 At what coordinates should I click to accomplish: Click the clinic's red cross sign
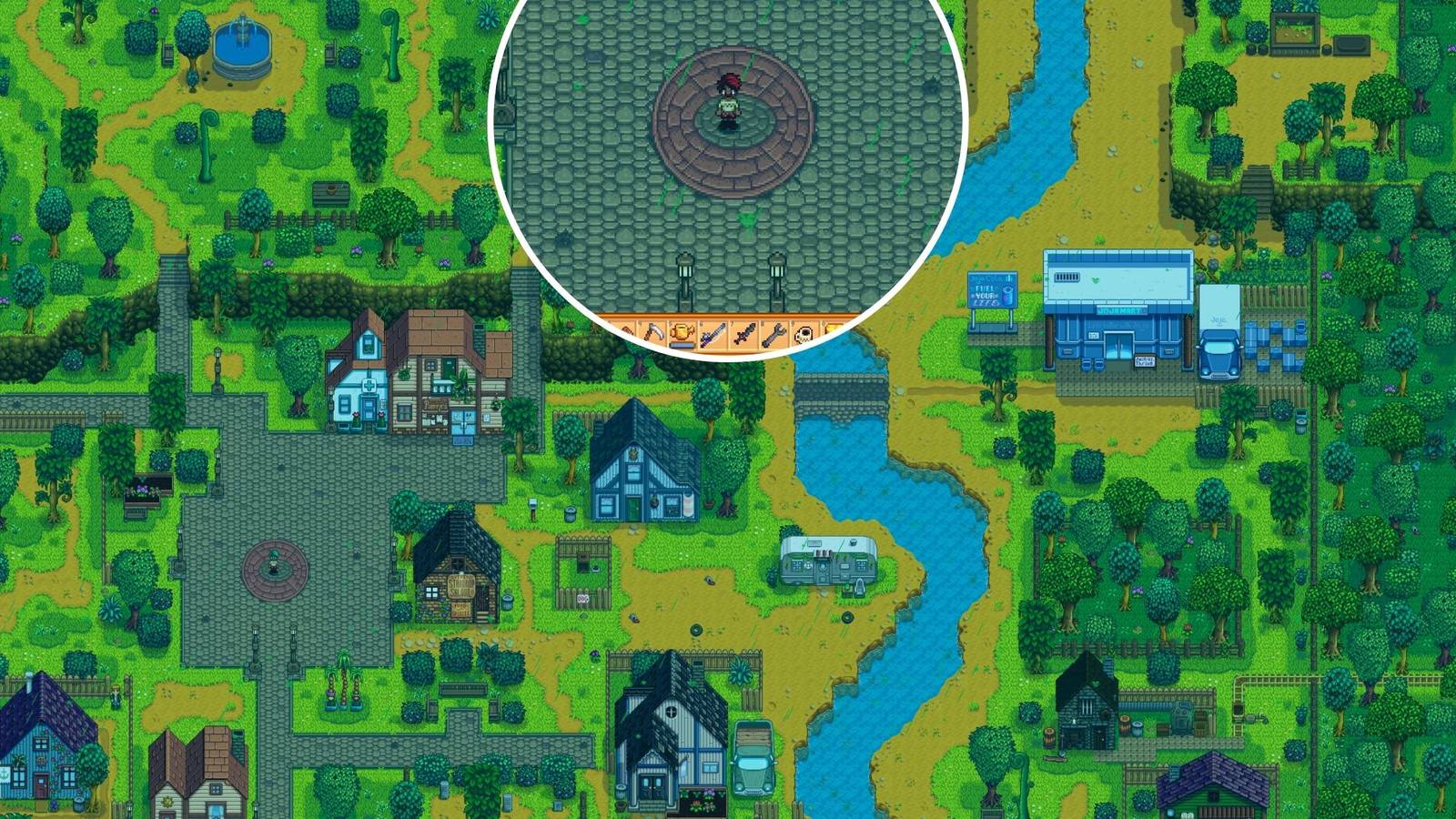point(369,385)
